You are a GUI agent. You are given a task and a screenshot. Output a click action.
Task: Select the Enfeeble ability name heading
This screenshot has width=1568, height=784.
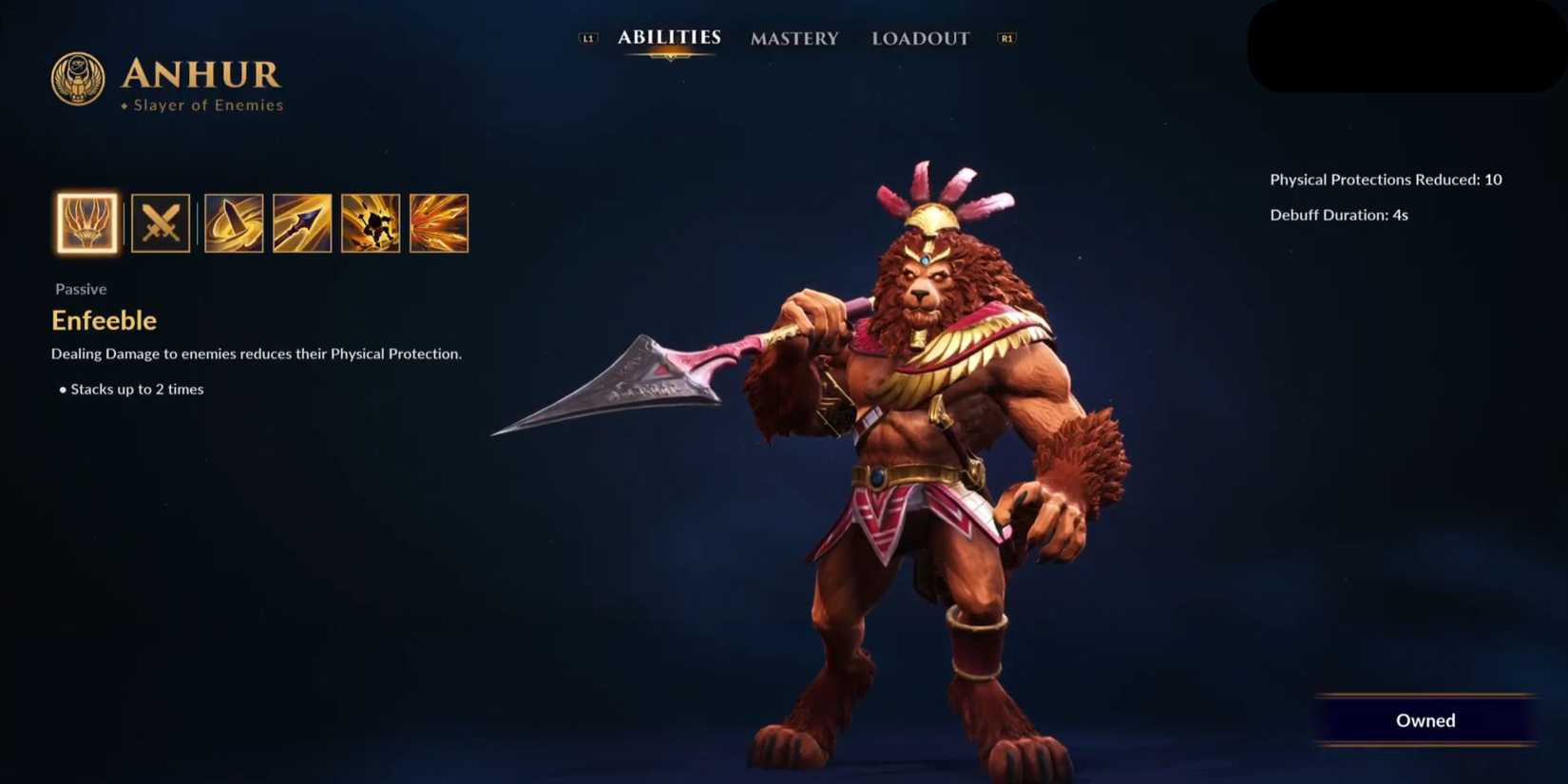click(104, 320)
